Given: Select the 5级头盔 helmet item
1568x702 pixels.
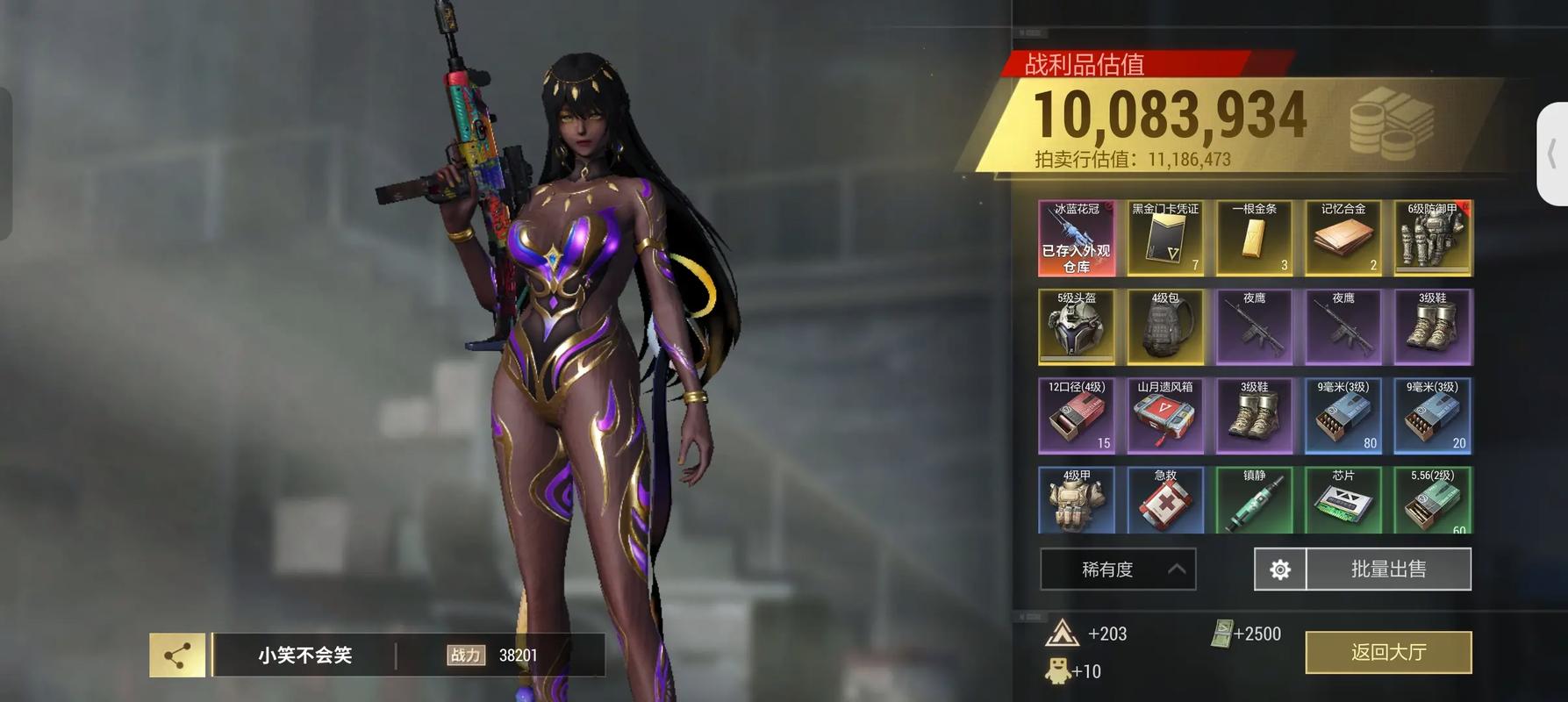Looking at the screenshot, I should pyautogui.click(x=1077, y=327).
